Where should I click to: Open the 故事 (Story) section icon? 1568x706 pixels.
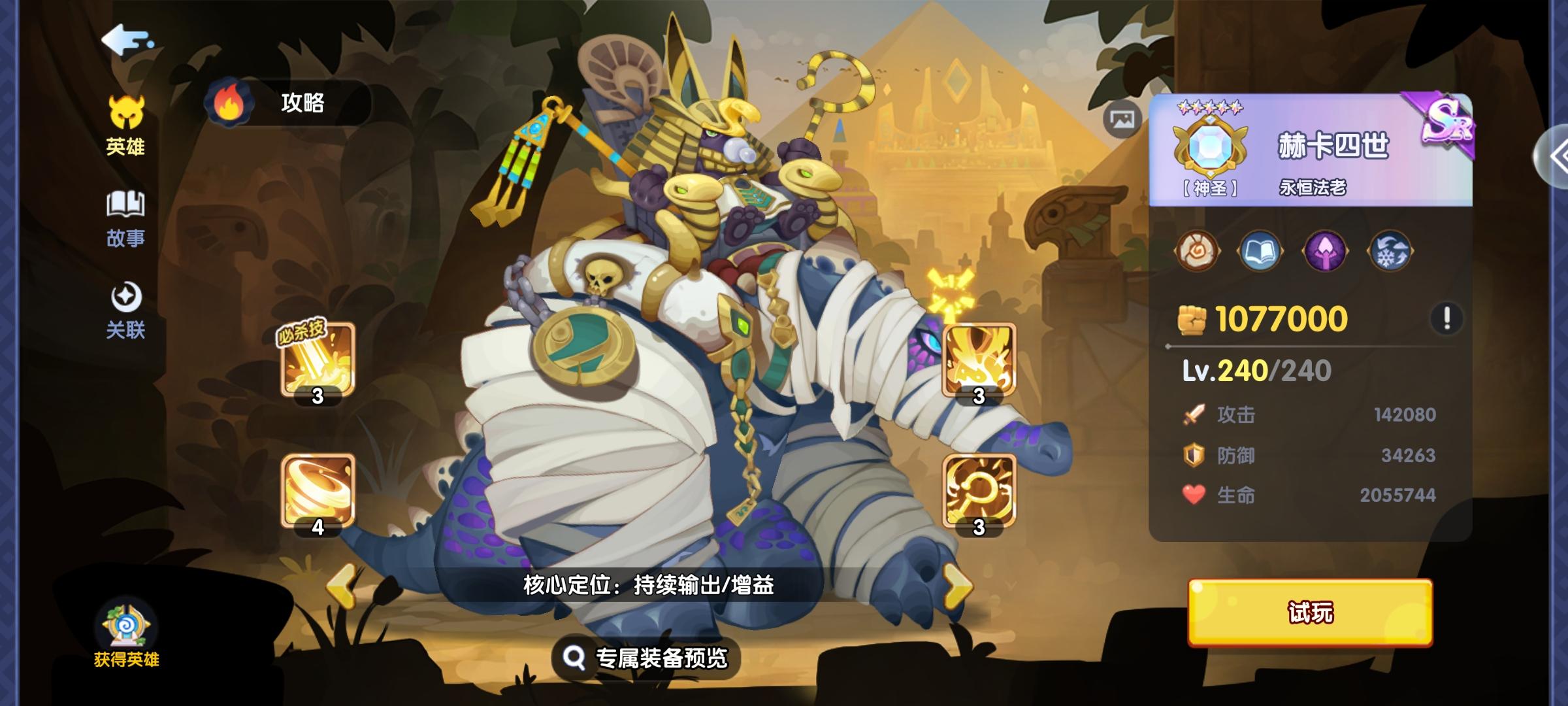[x=125, y=205]
